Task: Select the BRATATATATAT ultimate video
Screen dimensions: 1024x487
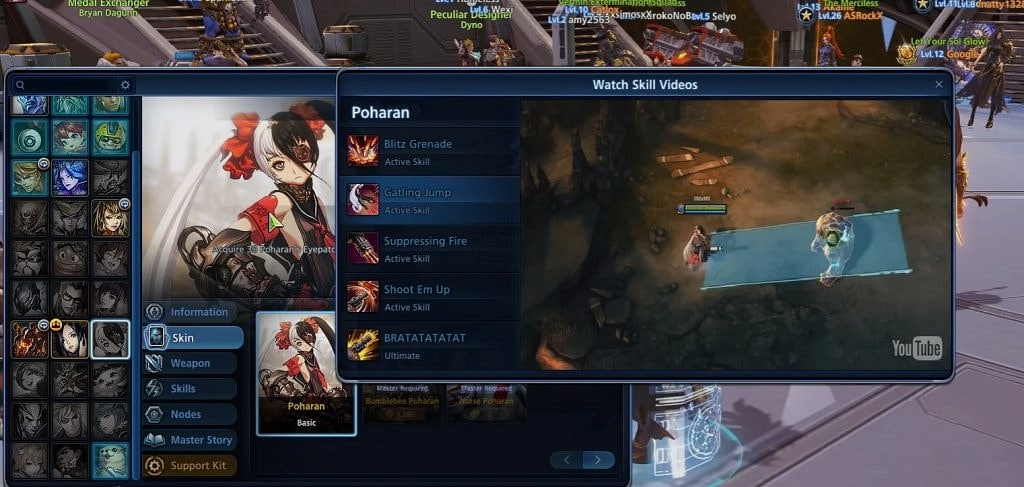Action: coord(431,345)
